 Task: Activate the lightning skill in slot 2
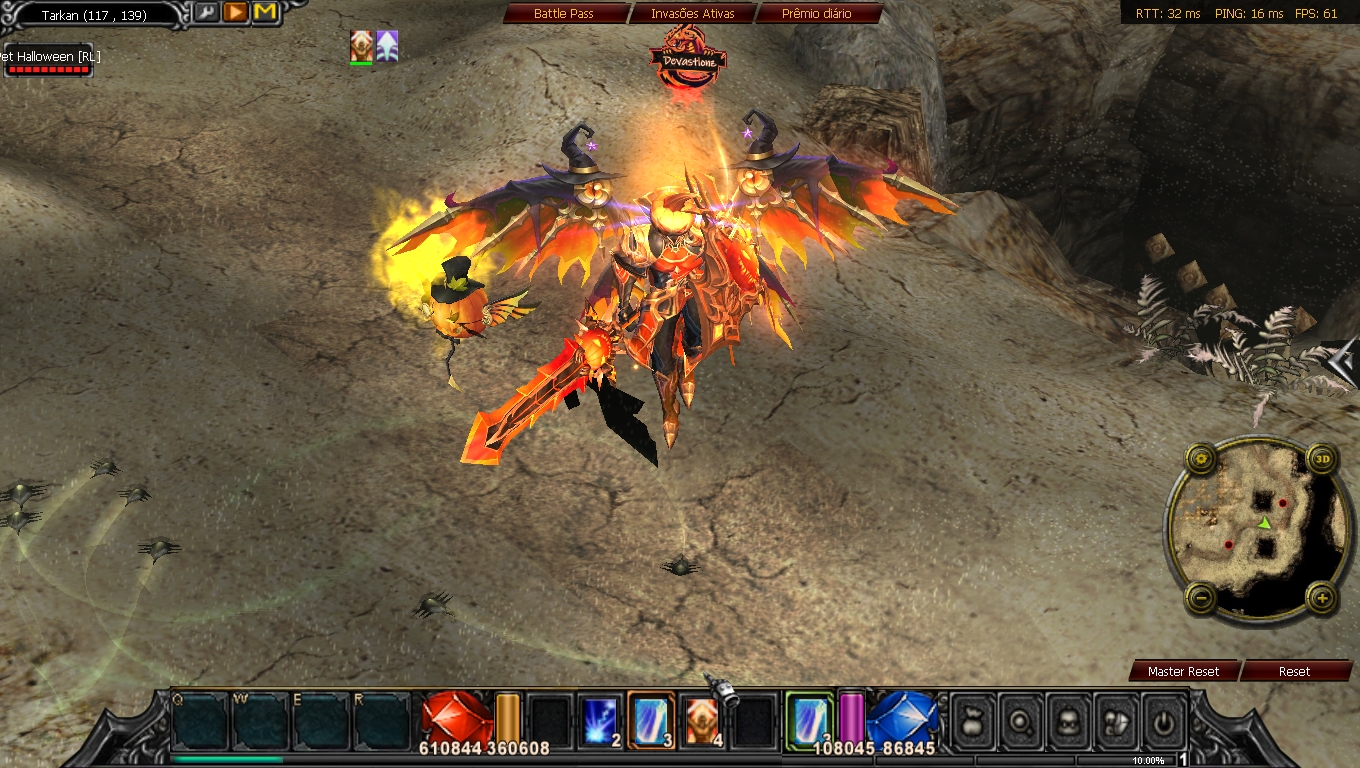[602, 720]
